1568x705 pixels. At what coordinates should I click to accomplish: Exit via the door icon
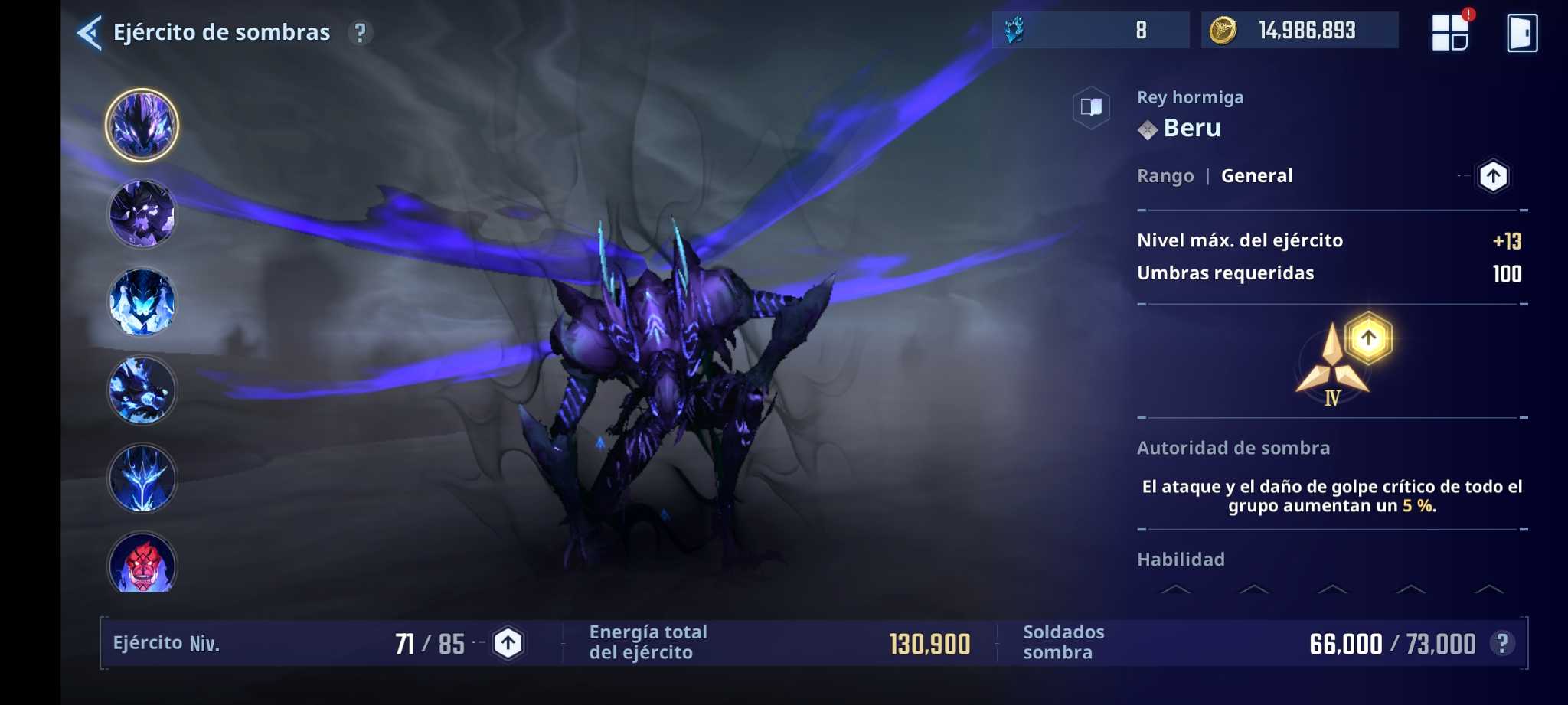pyautogui.click(x=1523, y=31)
